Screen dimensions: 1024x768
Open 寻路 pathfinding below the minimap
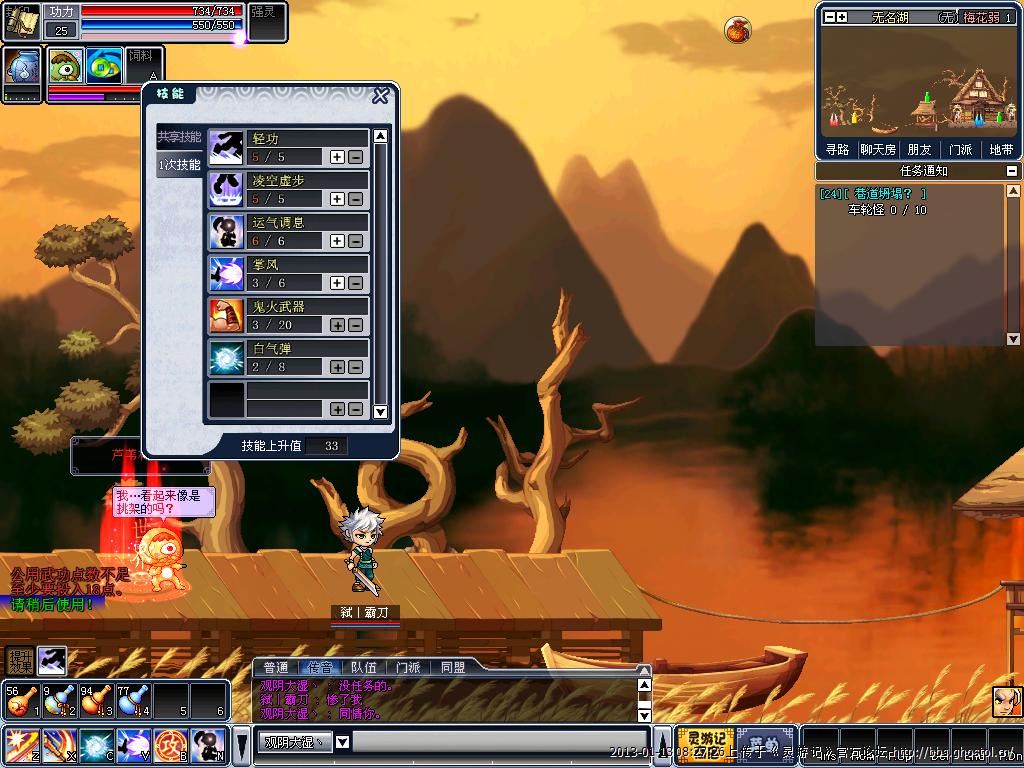[x=837, y=150]
